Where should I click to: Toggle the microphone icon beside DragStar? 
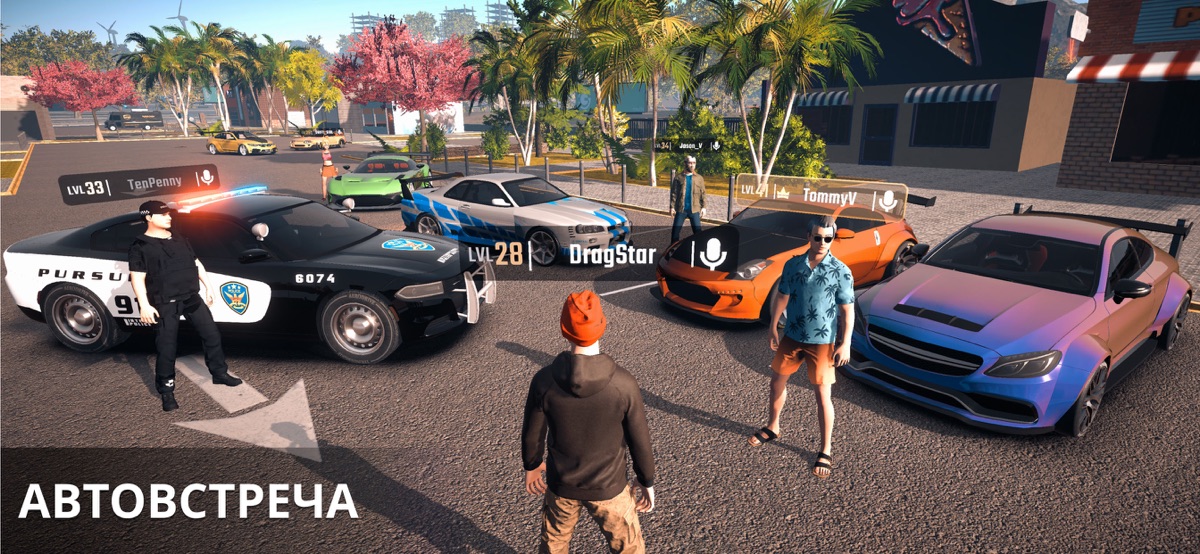click(713, 254)
